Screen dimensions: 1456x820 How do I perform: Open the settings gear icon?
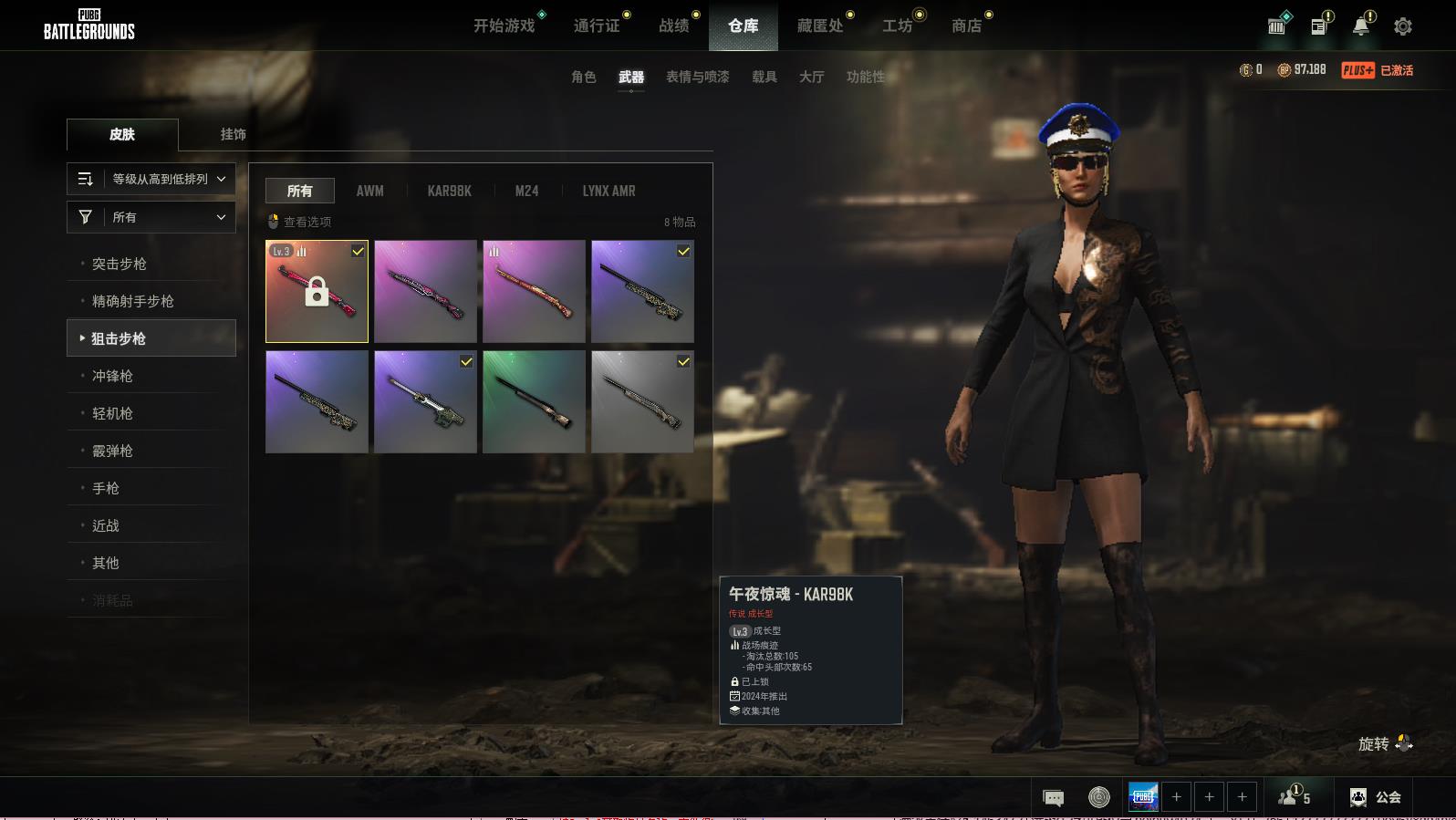1402,26
